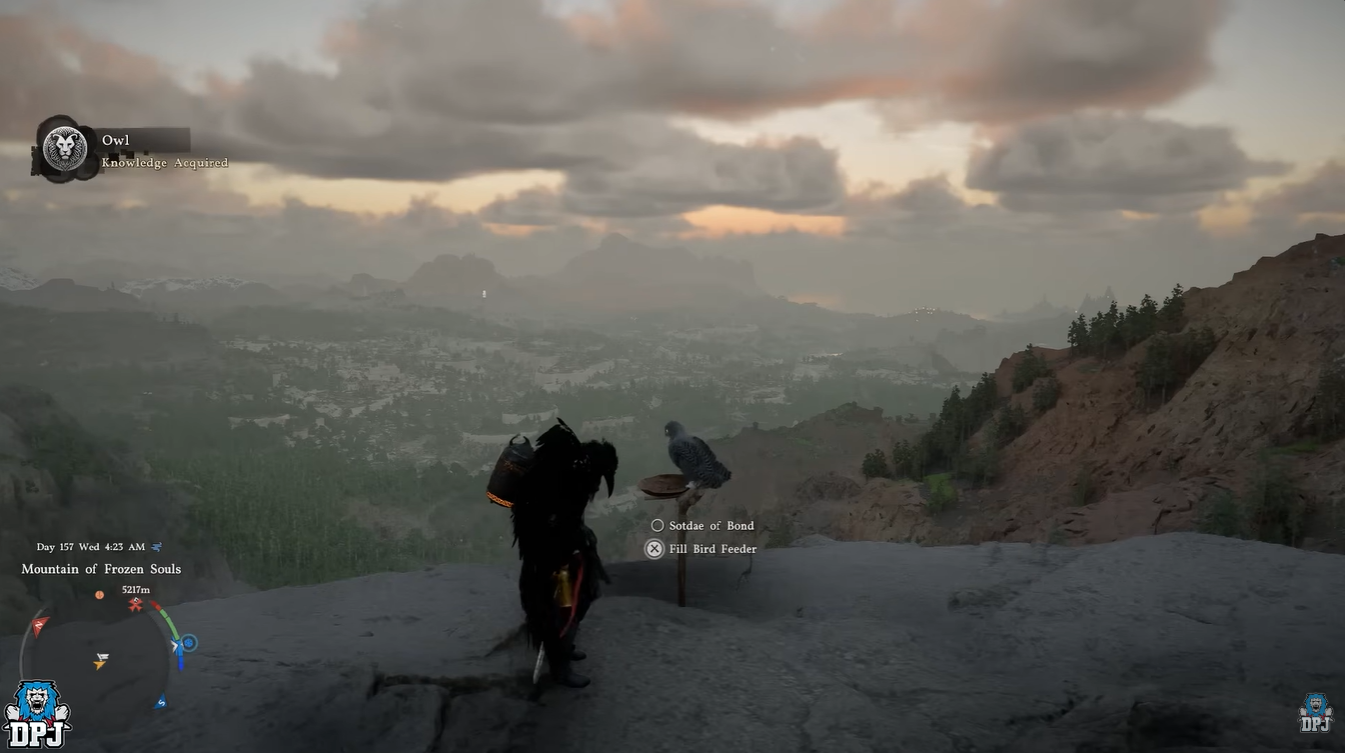The height and width of the screenshot is (753, 1345).
Task: Click the Knowledge Acquired notification banner
Action: (165, 162)
